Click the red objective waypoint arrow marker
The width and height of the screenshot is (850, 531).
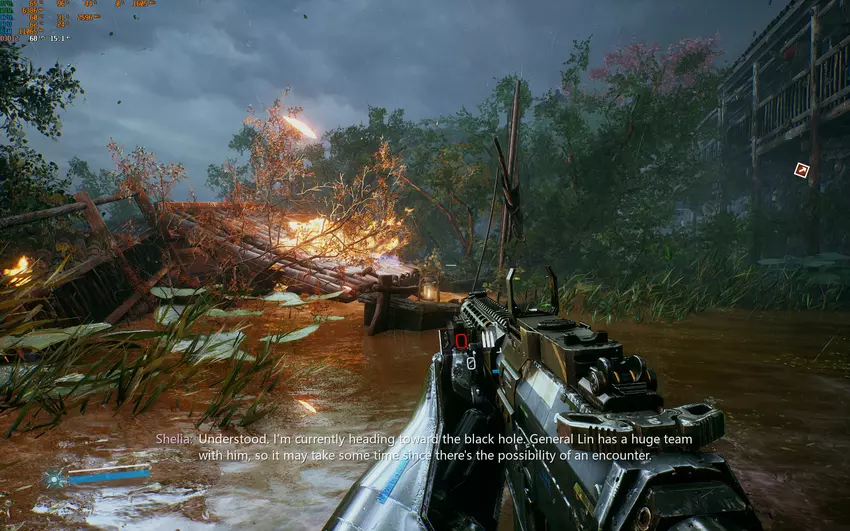pyautogui.click(x=801, y=171)
